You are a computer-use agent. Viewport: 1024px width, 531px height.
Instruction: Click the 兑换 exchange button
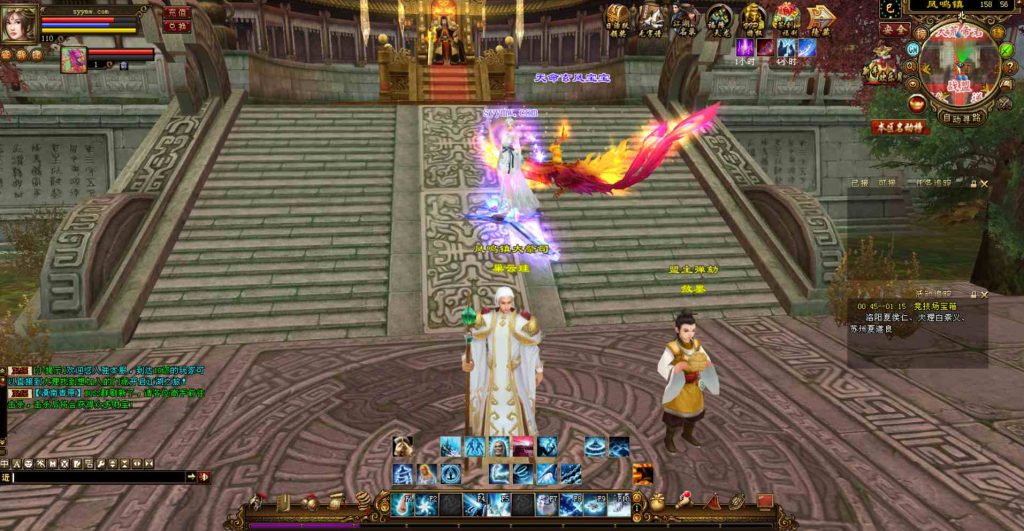tap(177, 27)
